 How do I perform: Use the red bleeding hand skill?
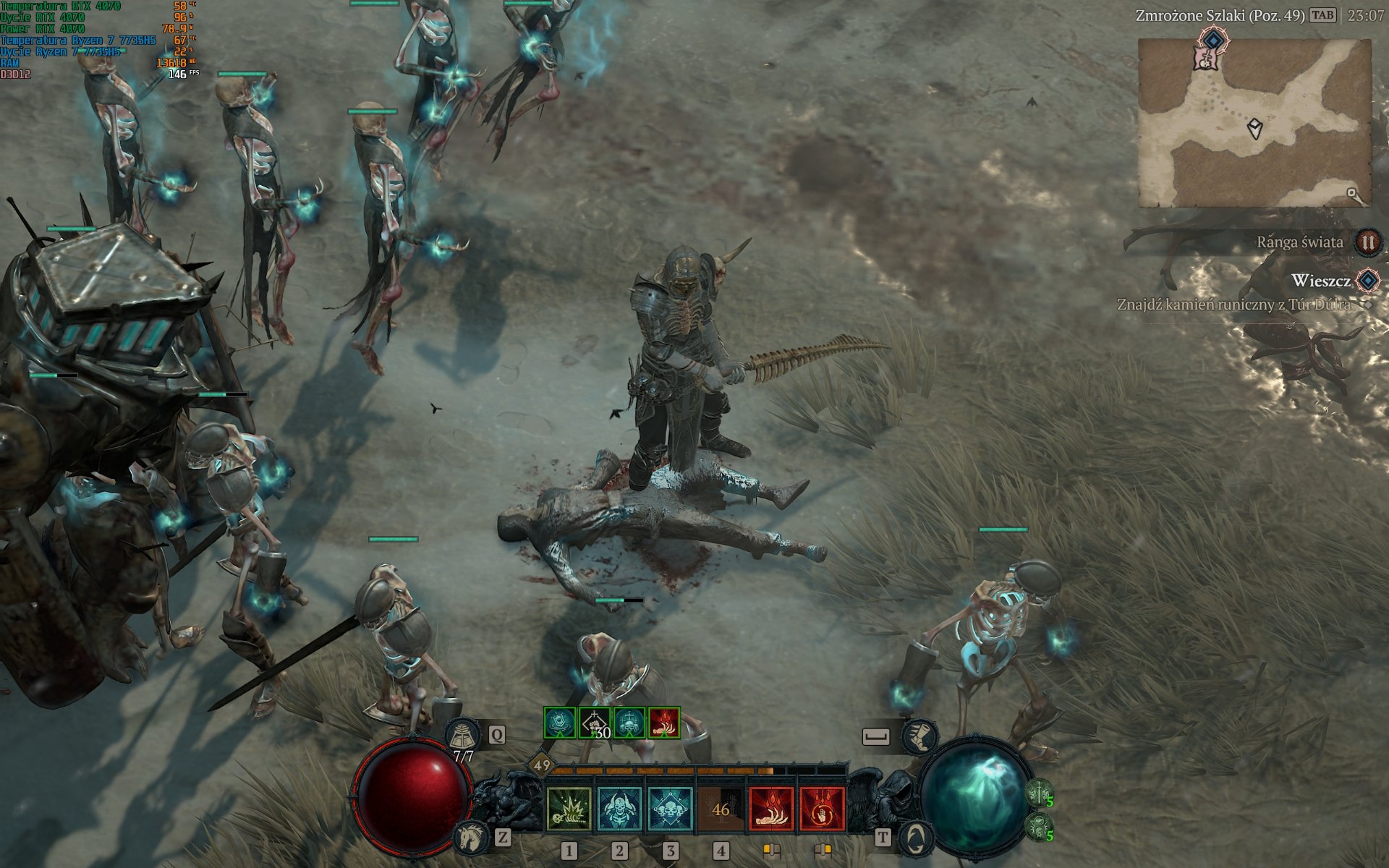coord(771,809)
